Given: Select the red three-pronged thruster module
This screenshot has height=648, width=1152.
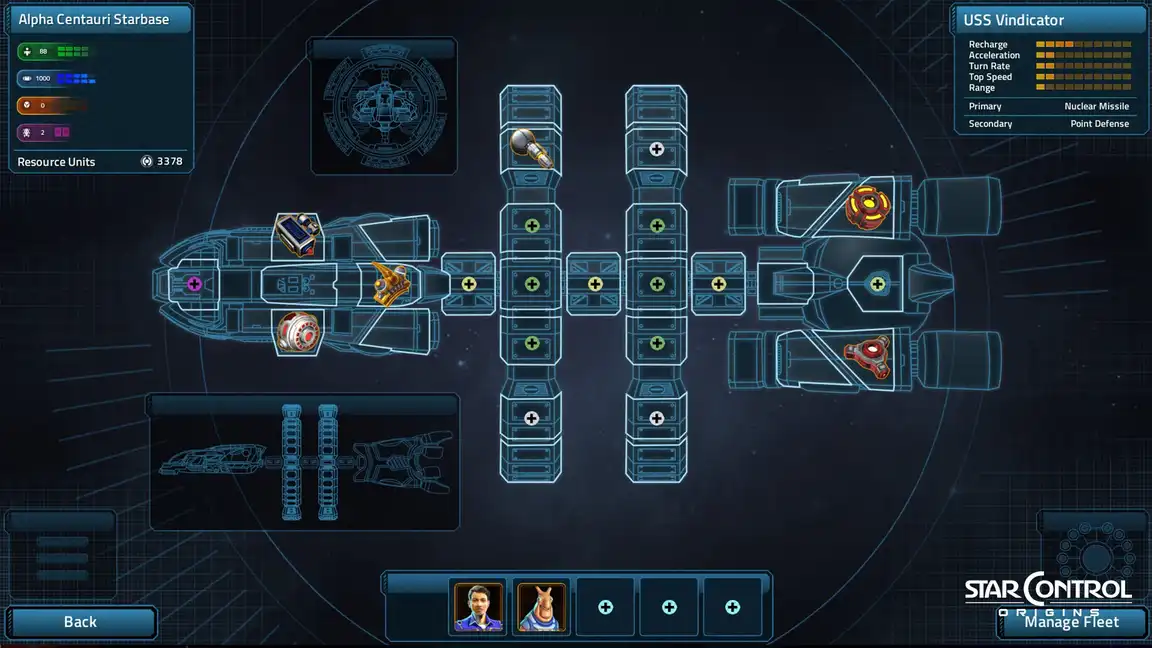Looking at the screenshot, I should click(867, 357).
